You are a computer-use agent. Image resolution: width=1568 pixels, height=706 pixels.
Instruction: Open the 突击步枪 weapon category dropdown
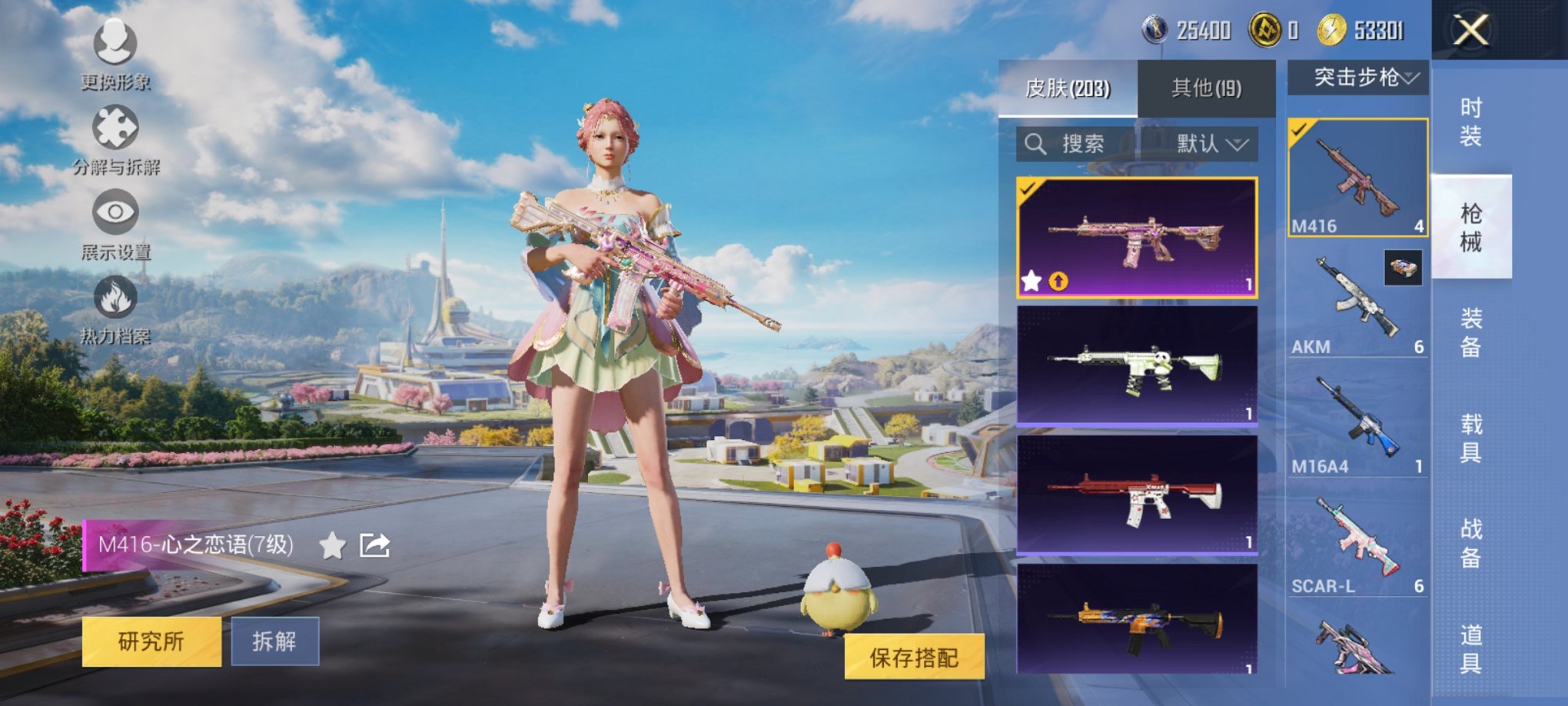(1357, 76)
